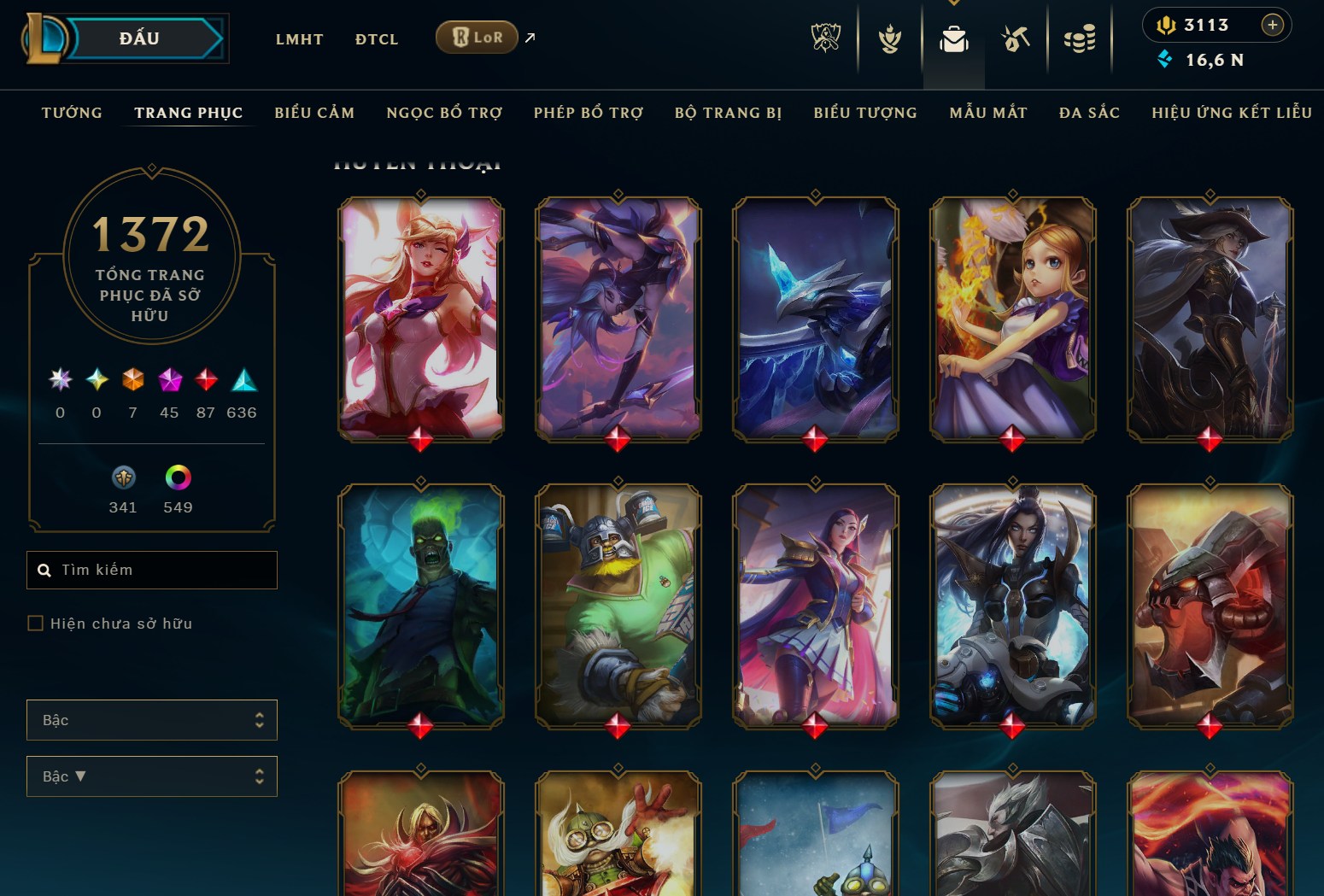Image resolution: width=1324 pixels, height=896 pixels.
Task: Click the Tìm kiếm search field
Action: coord(152,570)
